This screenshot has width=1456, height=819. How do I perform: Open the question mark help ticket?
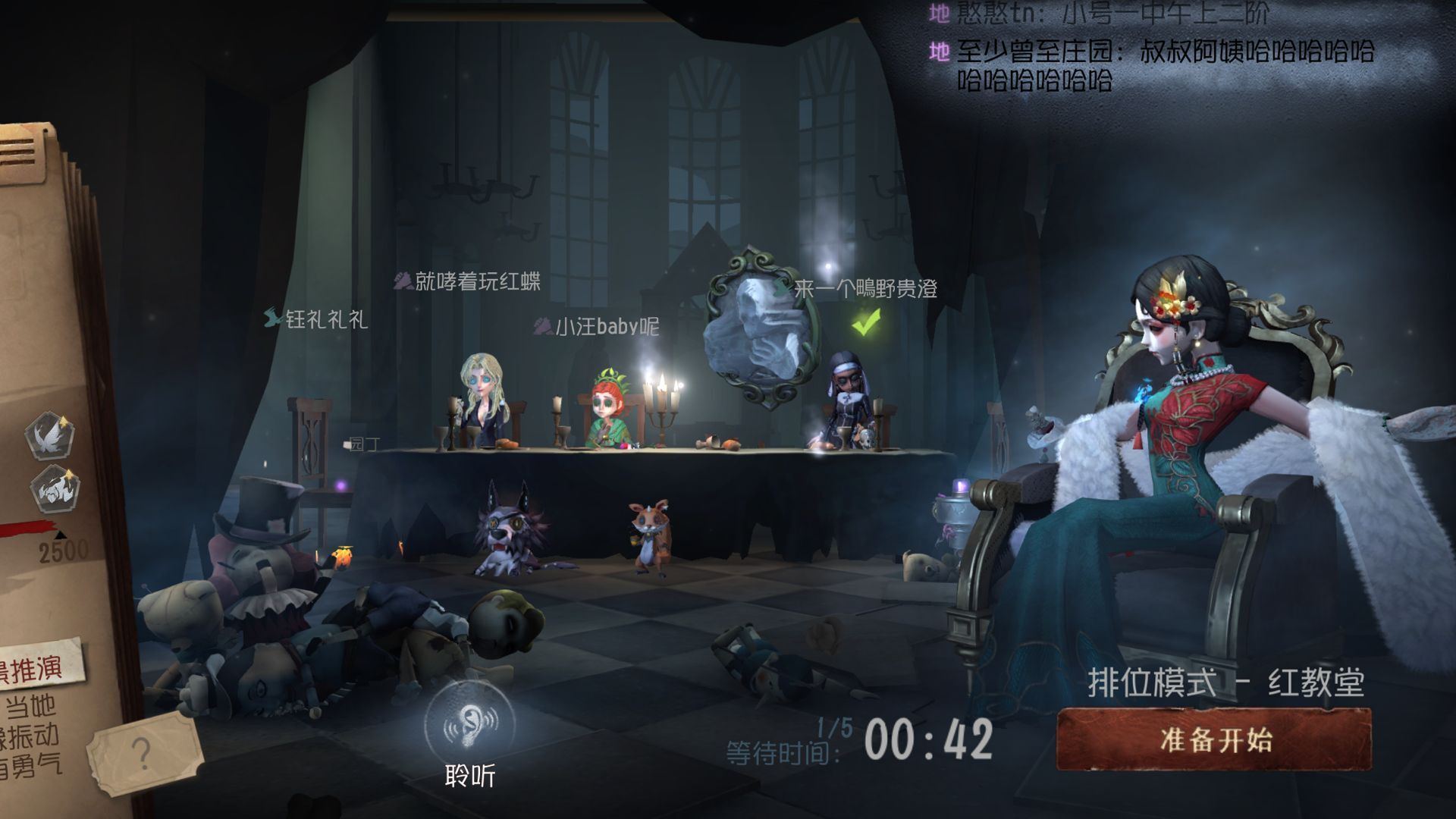click(x=142, y=753)
